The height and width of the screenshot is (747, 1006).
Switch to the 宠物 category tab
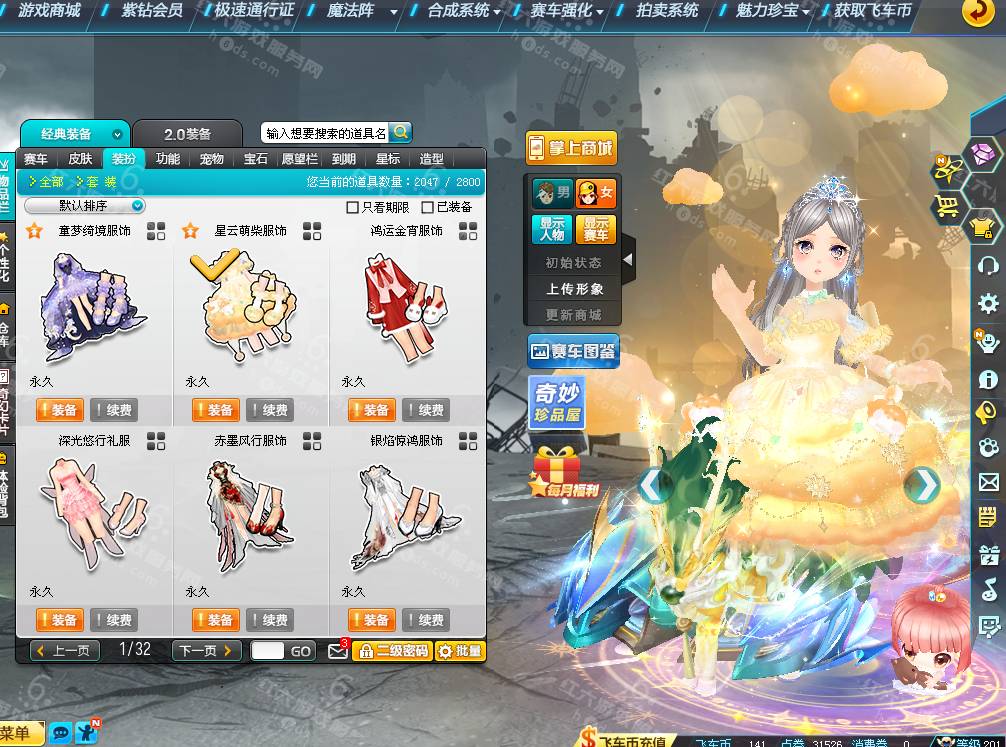point(211,159)
